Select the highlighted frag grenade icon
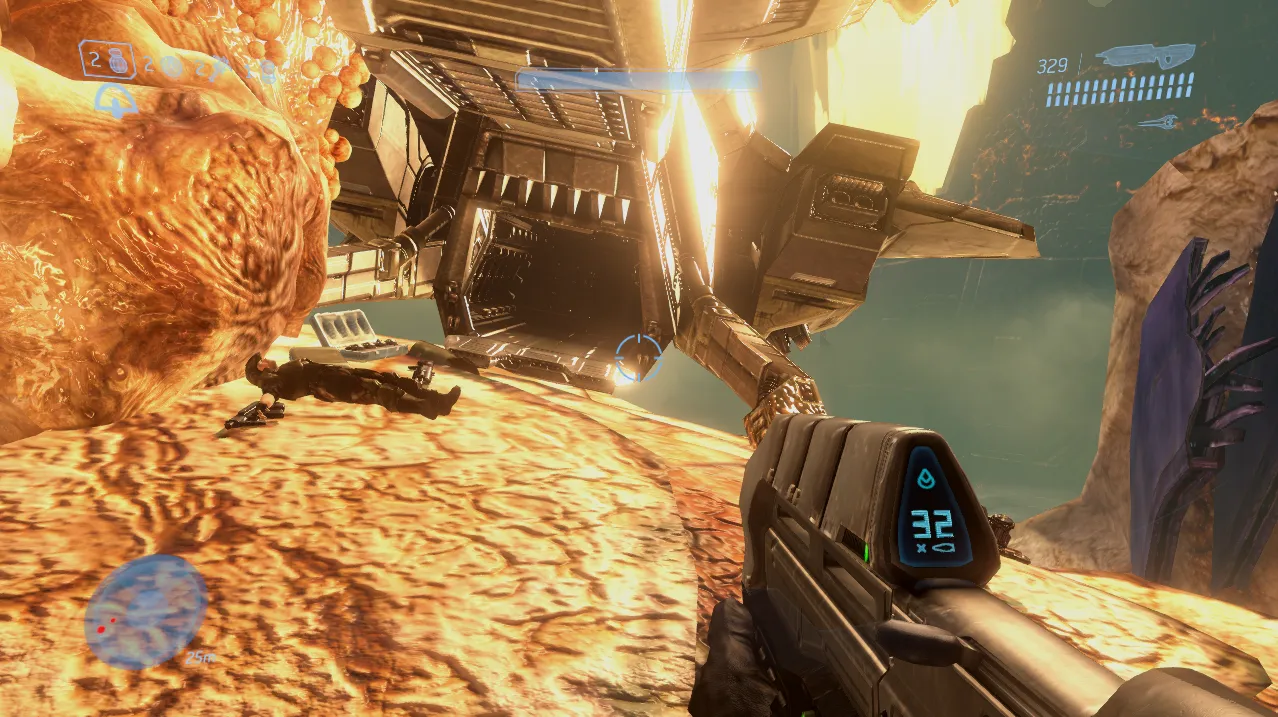The width and height of the screenshot is (1278, 717). pos(116,60)
